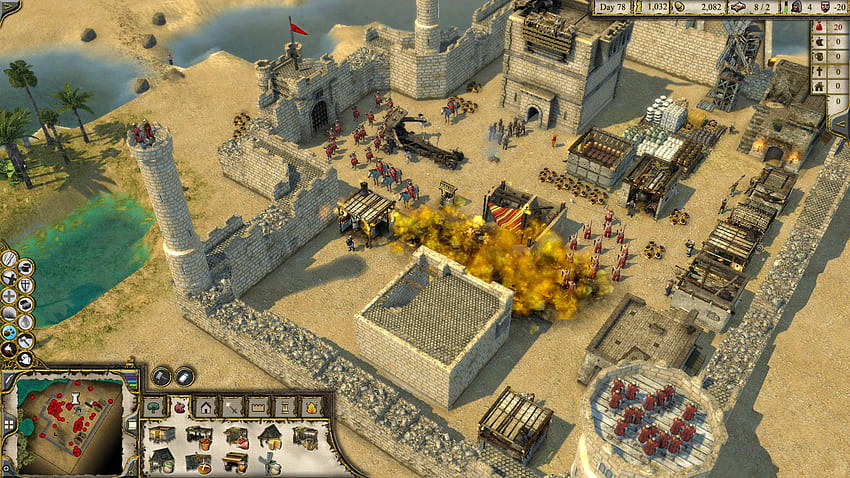
Task: Click the scroll tab with sword icon
Action: [x=232, y=406]
